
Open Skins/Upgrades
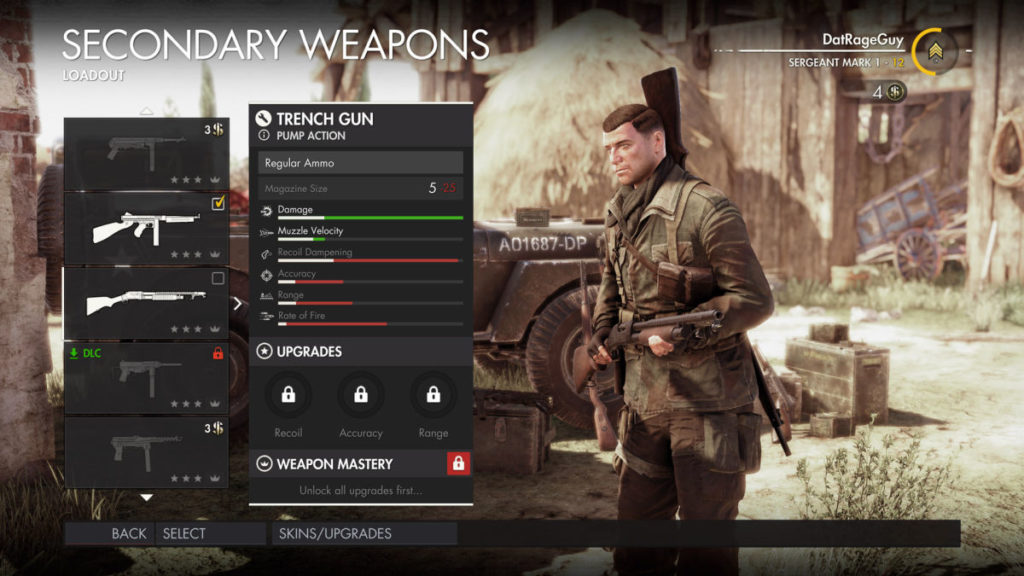click(335, 533)
